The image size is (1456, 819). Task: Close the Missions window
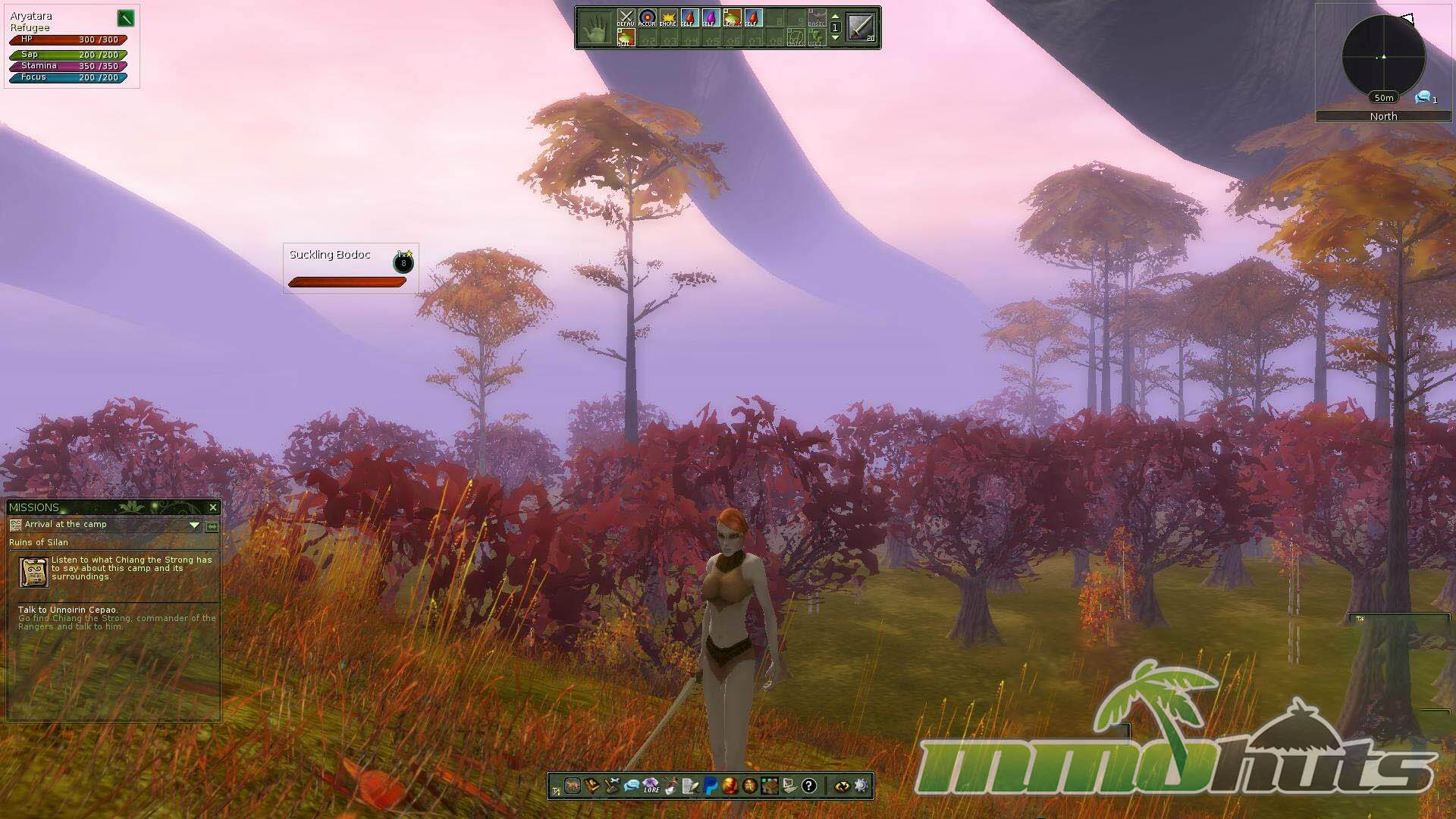(213, 507)
